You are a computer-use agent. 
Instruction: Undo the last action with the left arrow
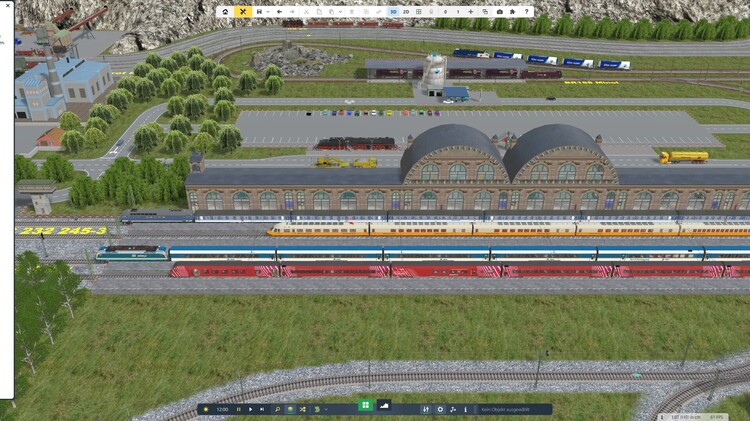(280, 12)
